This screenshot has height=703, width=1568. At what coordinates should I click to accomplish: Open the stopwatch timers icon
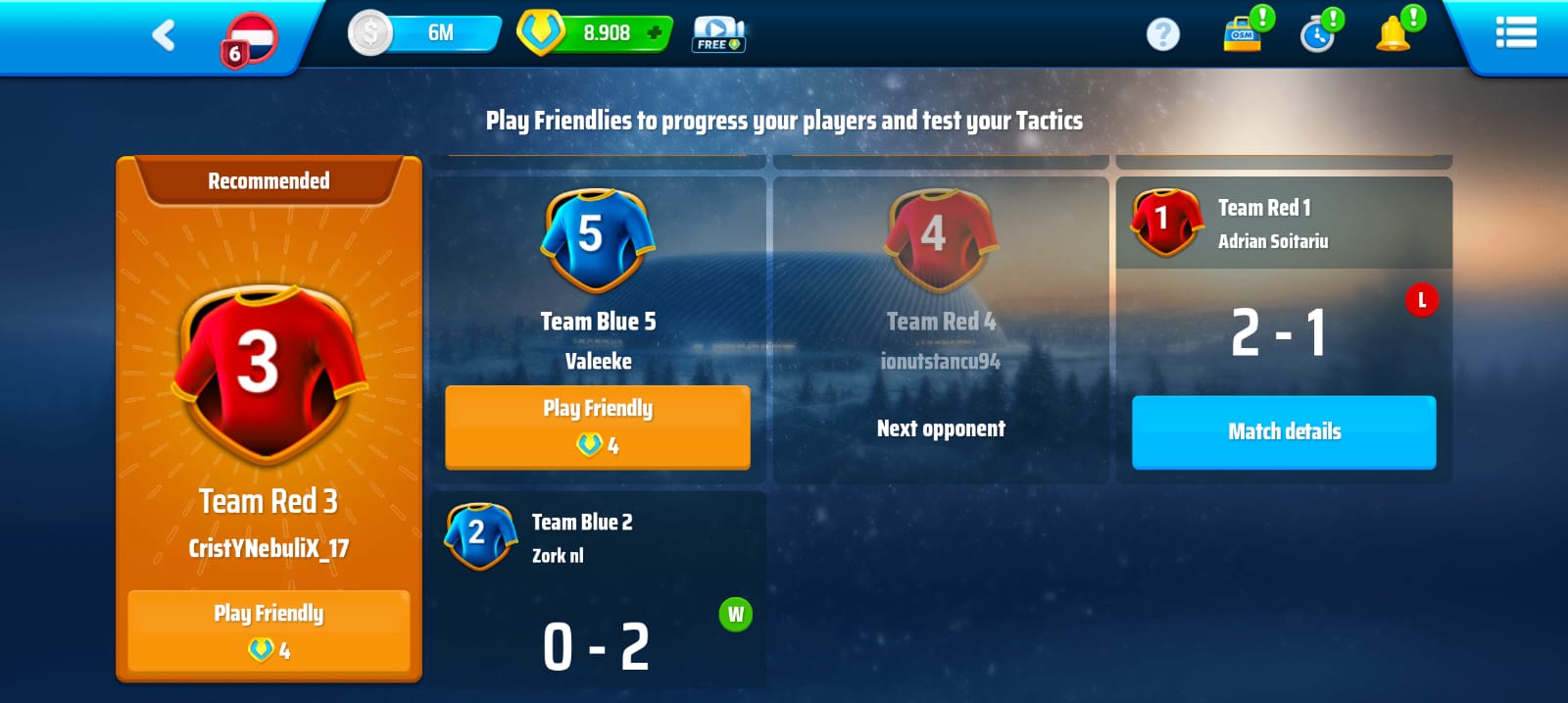coord(1318,35)
